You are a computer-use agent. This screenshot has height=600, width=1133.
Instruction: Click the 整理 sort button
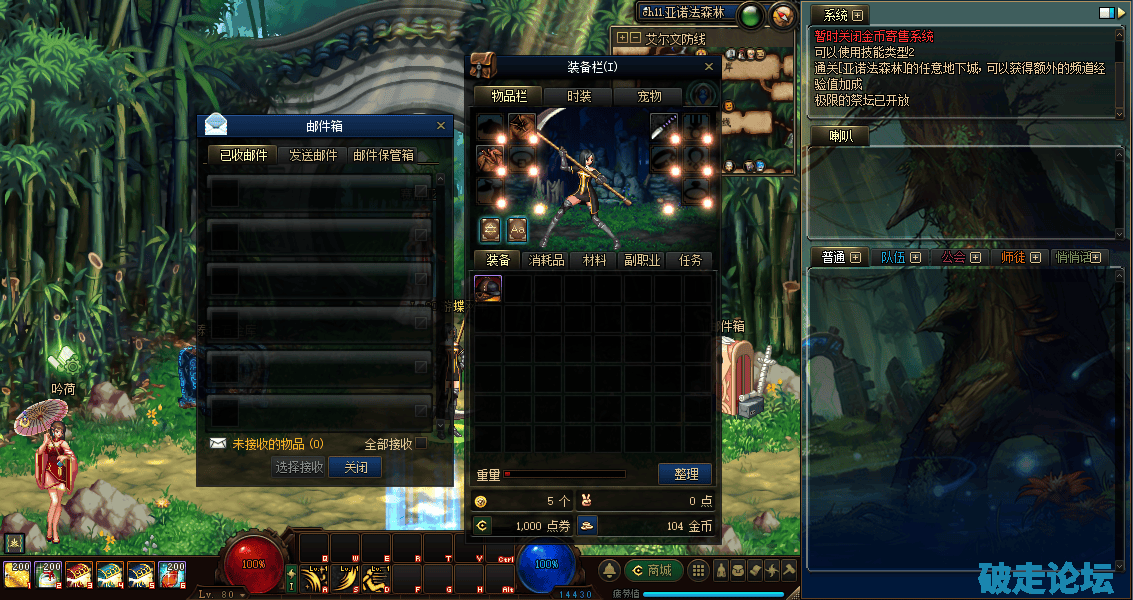[x=685, y=473]
